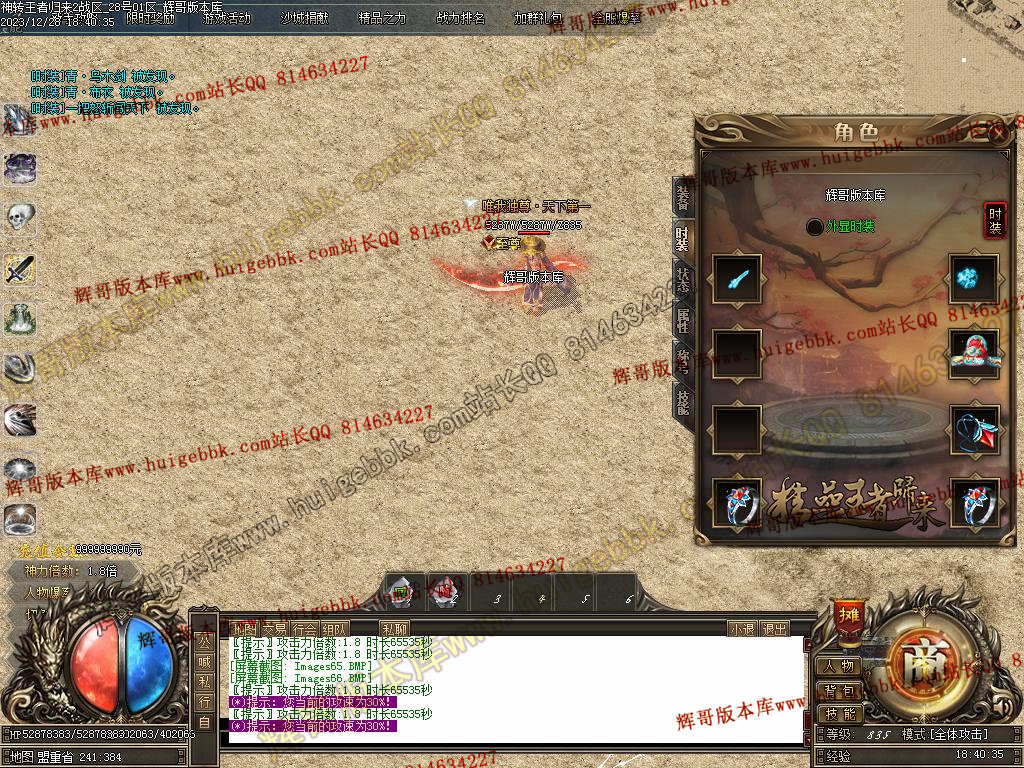Viewport: 1024px width, 768px height.
Task: Select the red gem necklace slot
Action: (974, 428)
